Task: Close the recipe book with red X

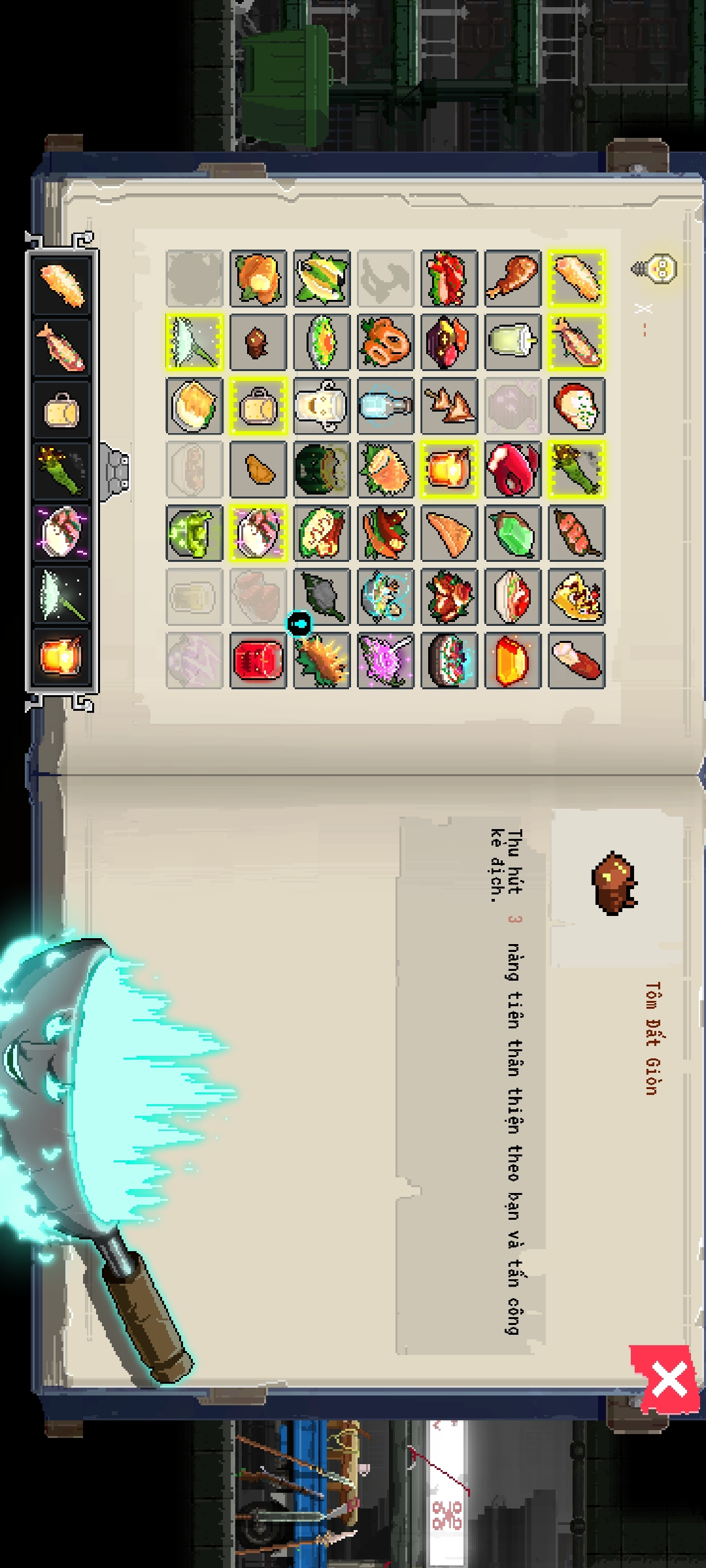Action: coord(668,1381)
